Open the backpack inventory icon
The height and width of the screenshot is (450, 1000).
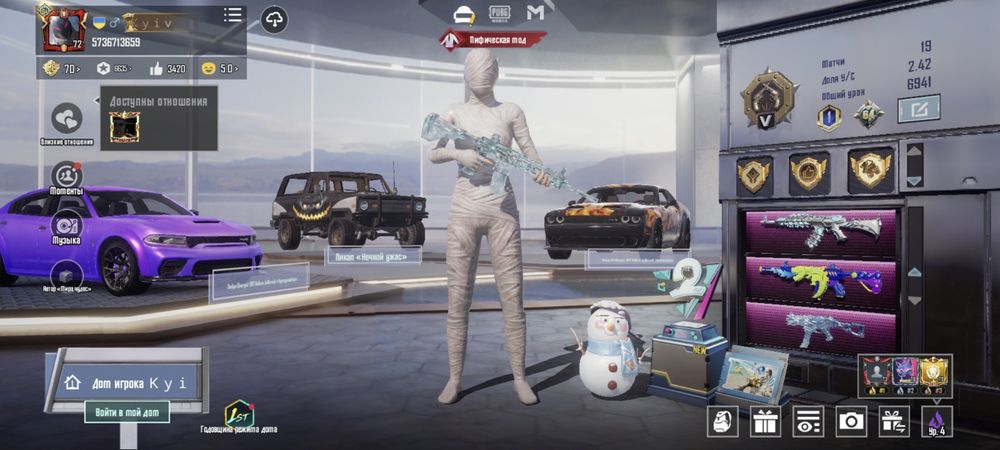[x=722, y=421]
